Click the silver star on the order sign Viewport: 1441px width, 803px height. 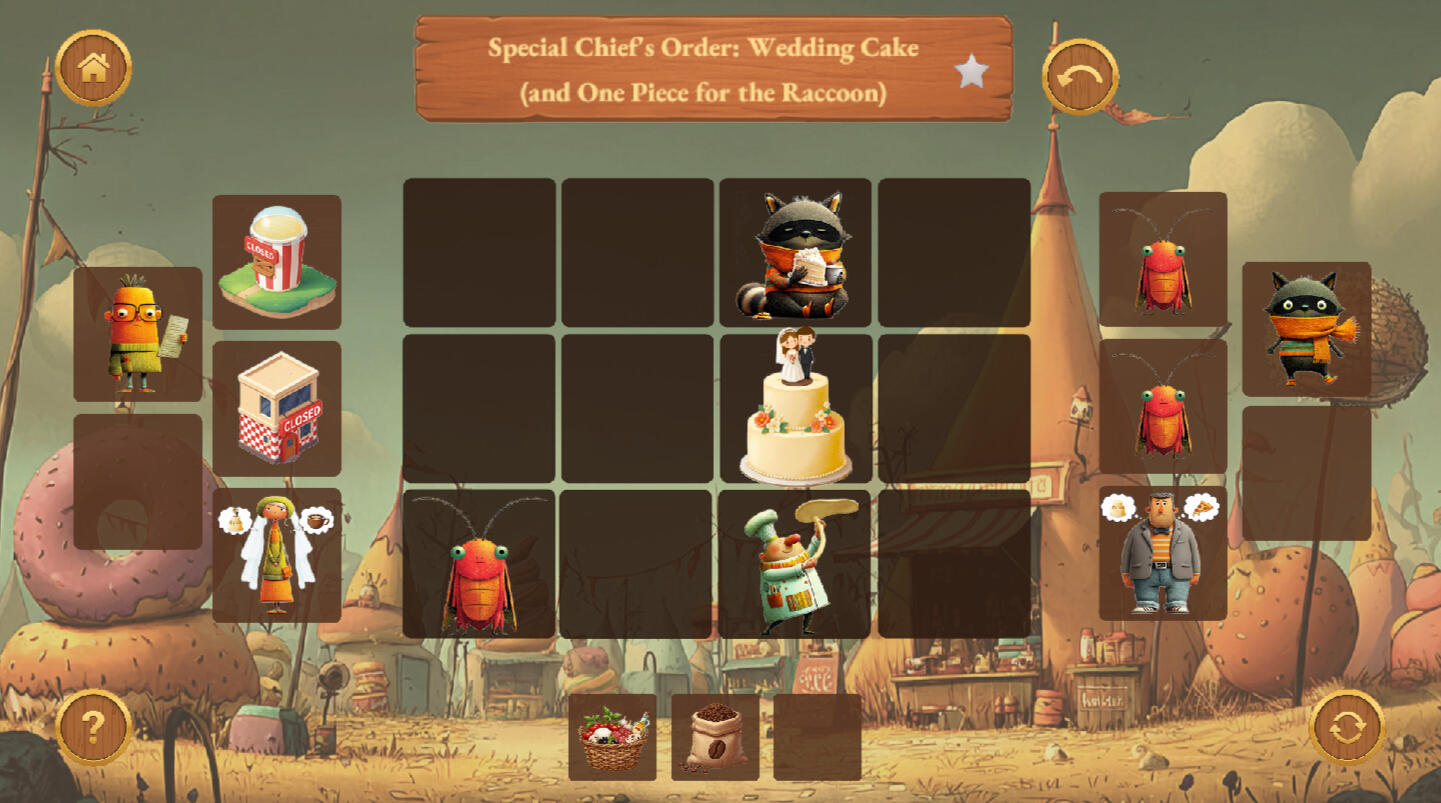point(971,71)
